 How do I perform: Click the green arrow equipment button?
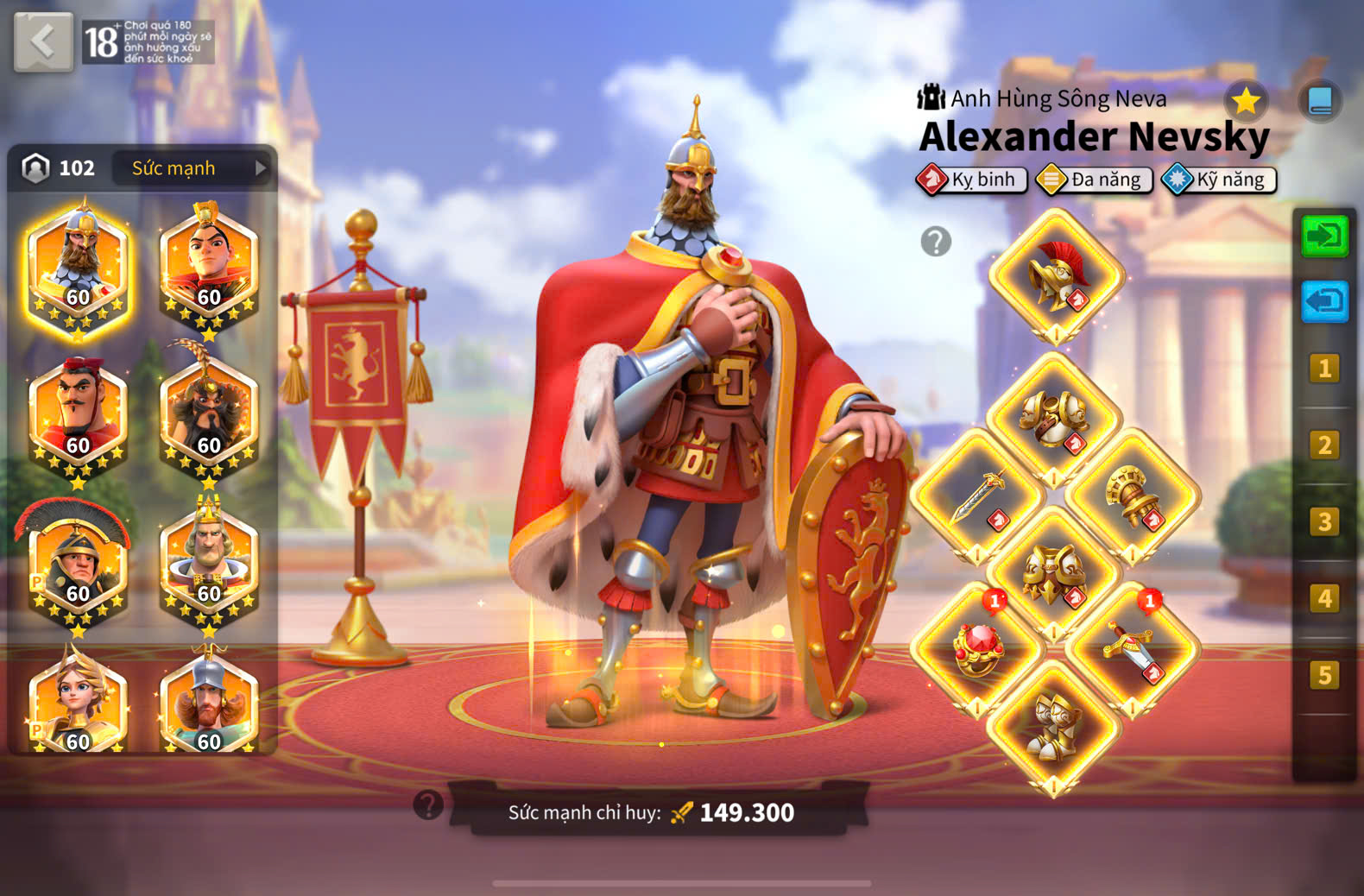pos(1324,236)
